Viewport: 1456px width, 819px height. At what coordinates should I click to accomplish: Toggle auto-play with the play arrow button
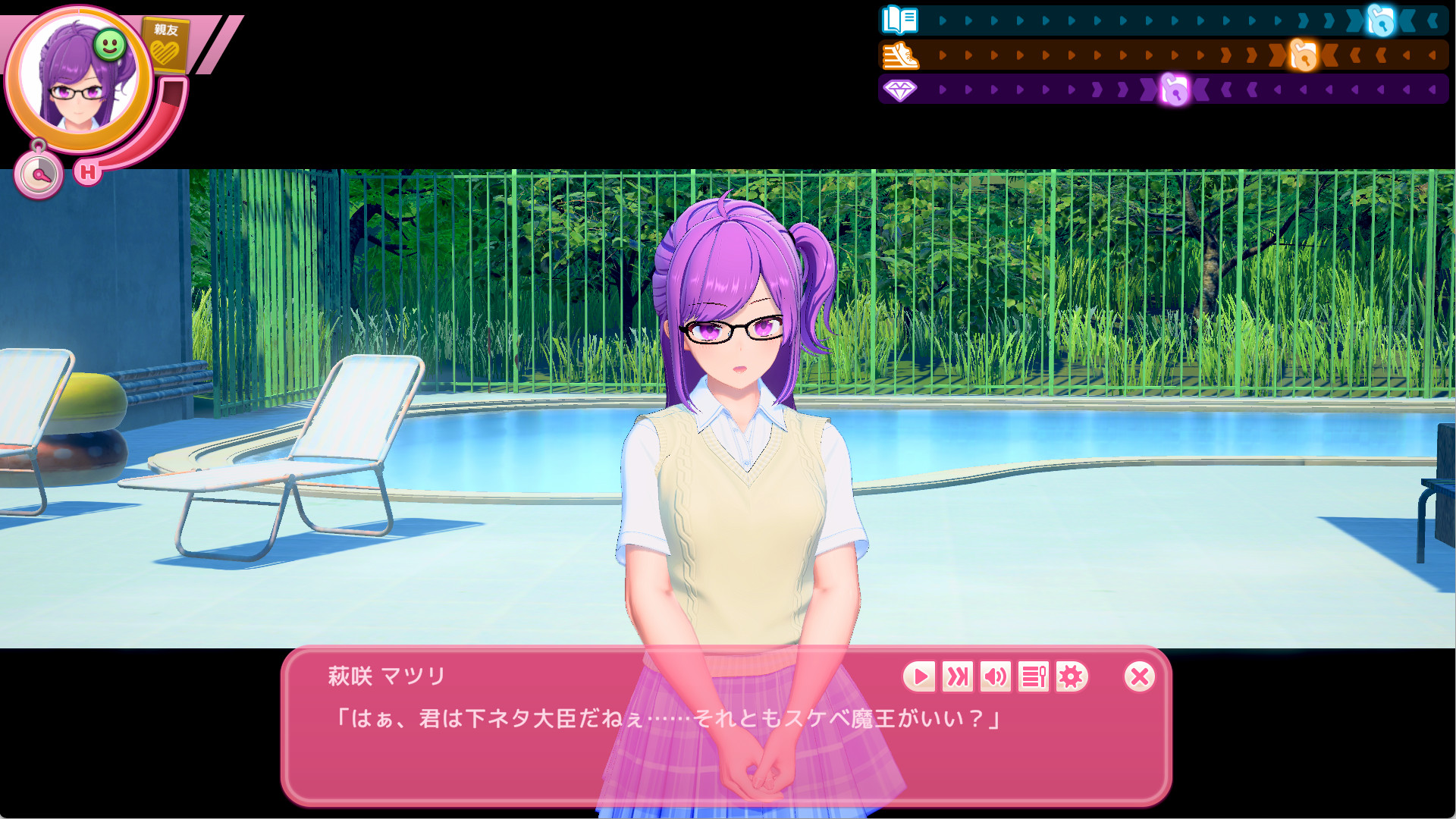tap(921, 678)
